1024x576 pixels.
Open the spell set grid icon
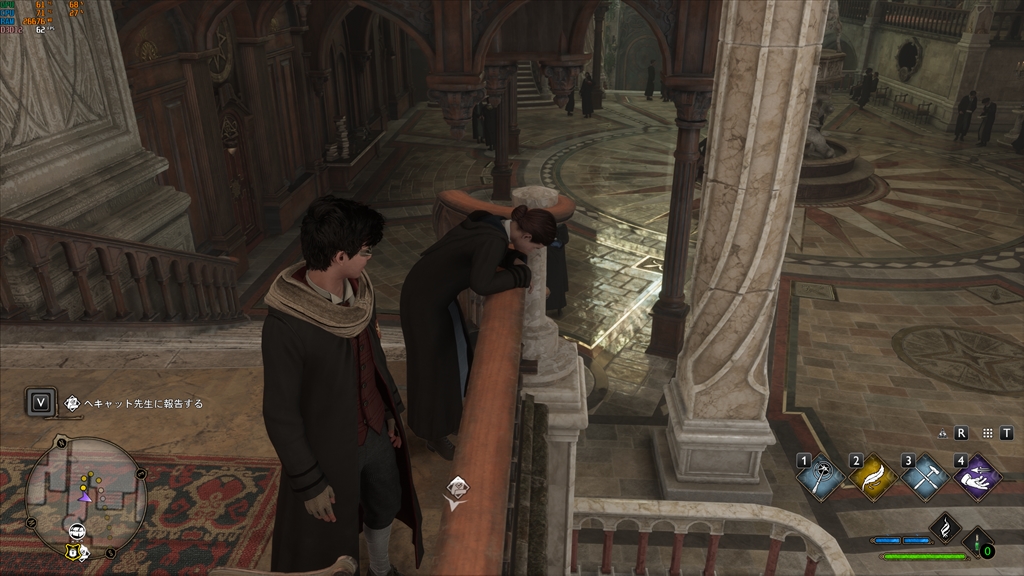click(988, 433)
